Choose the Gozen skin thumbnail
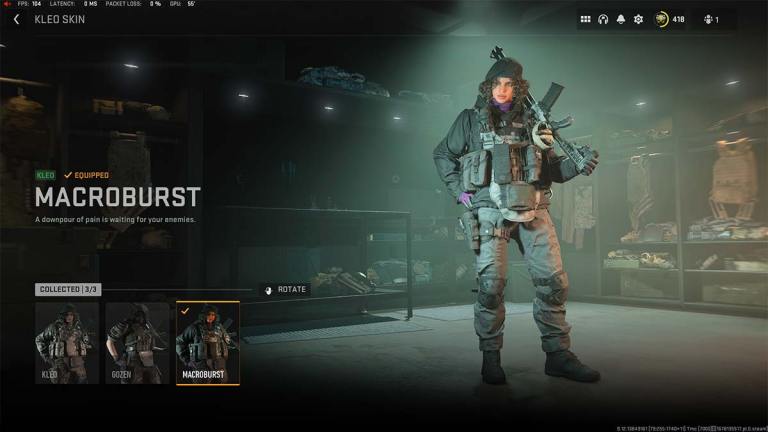768x432 pixels. 137,343
